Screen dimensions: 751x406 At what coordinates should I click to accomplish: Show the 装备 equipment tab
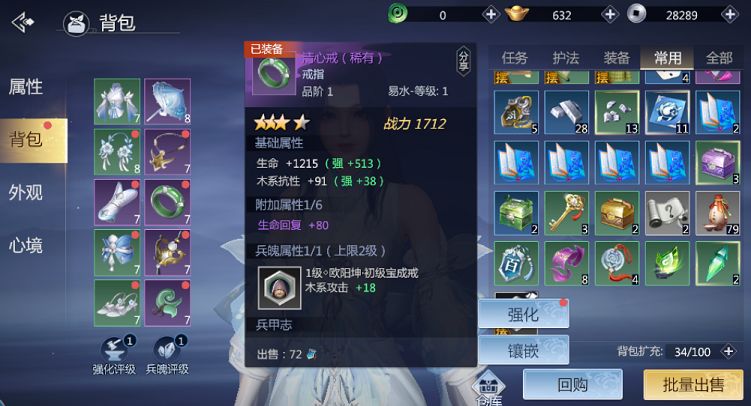pyautogui.click(x=616, y=58)
